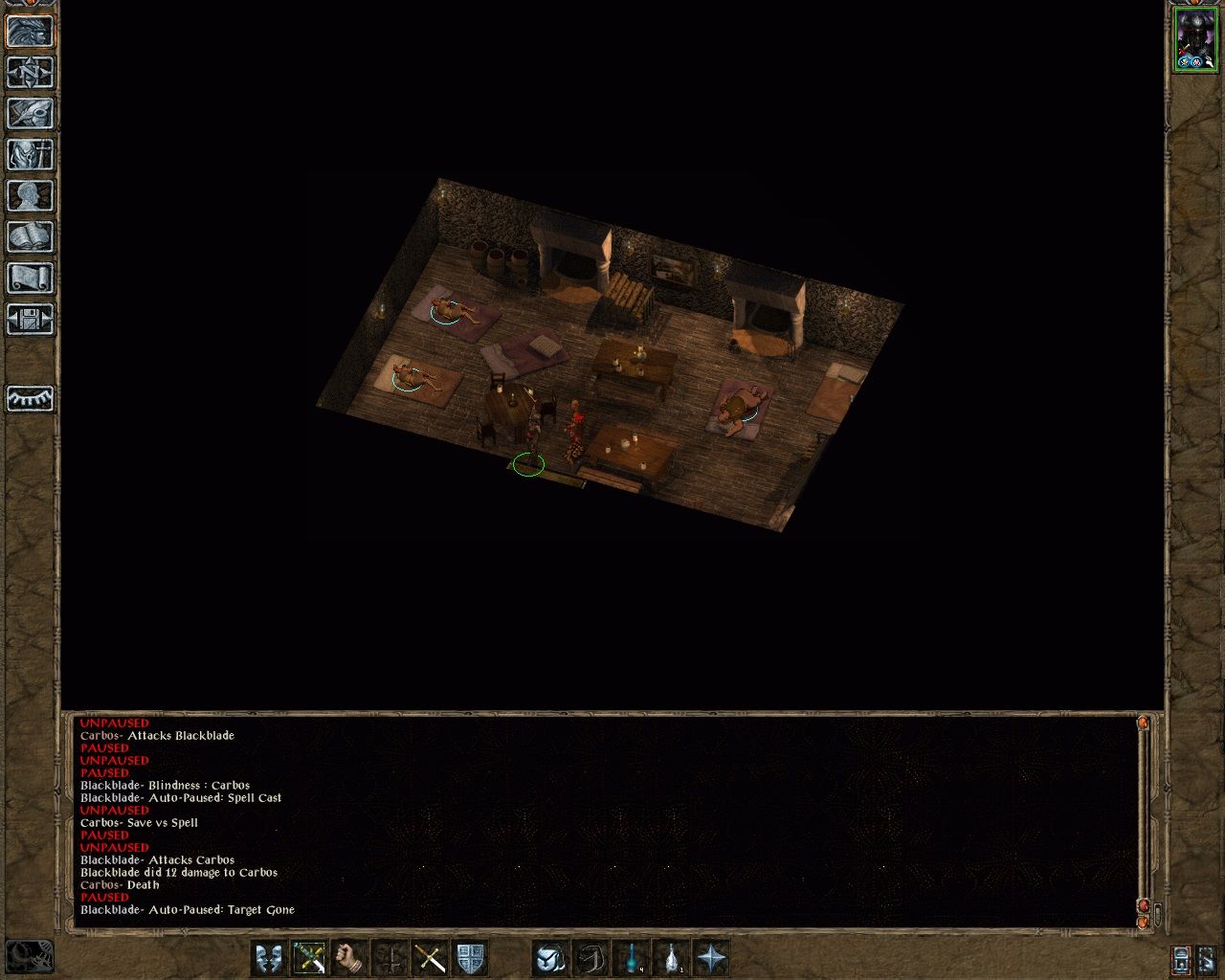Open the area map with the compass button
Screen dimensions: 1225x980
pos(30,73)
